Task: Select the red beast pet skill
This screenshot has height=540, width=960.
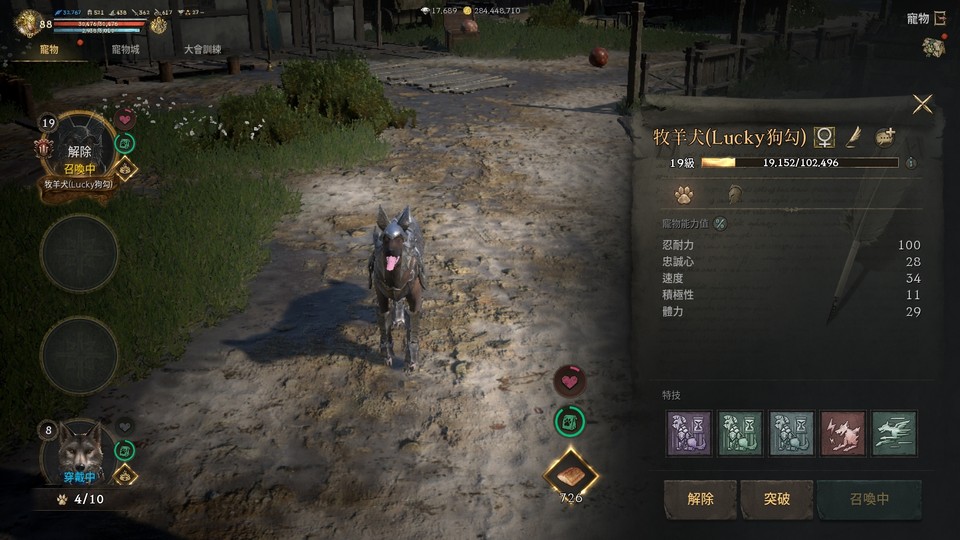Action: (842, 433)
